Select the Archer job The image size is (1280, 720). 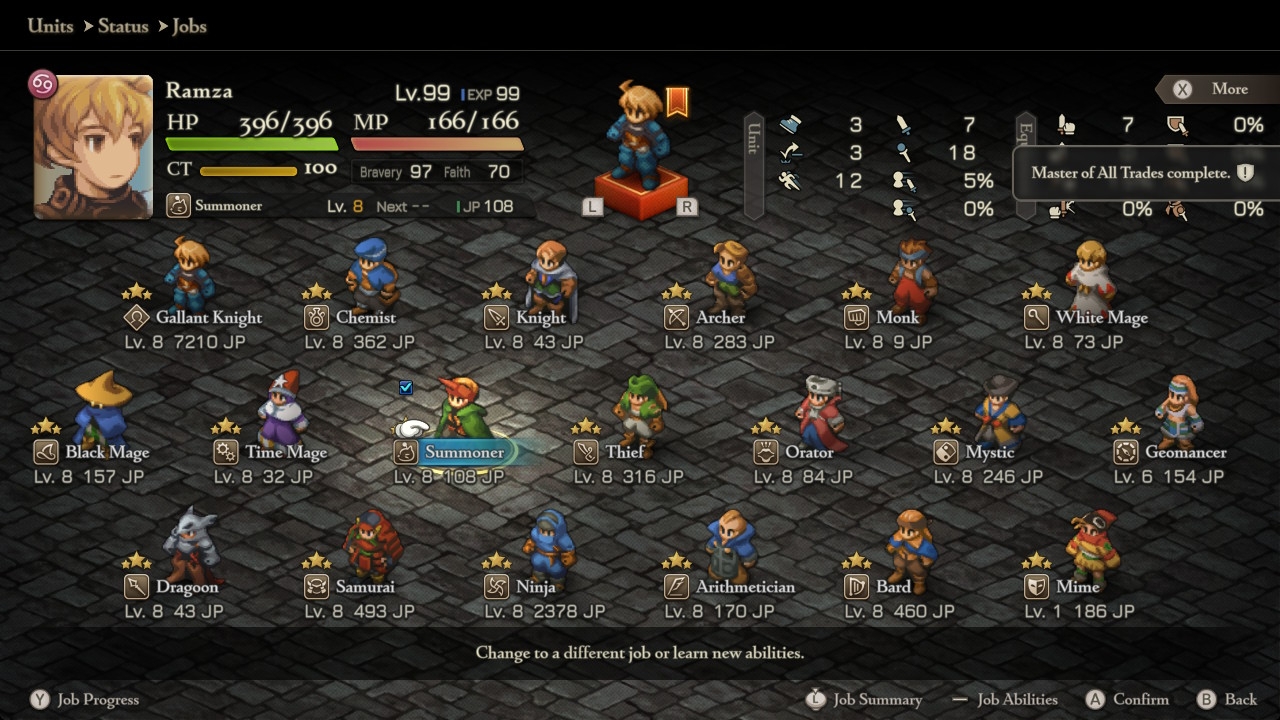(719, 318)
